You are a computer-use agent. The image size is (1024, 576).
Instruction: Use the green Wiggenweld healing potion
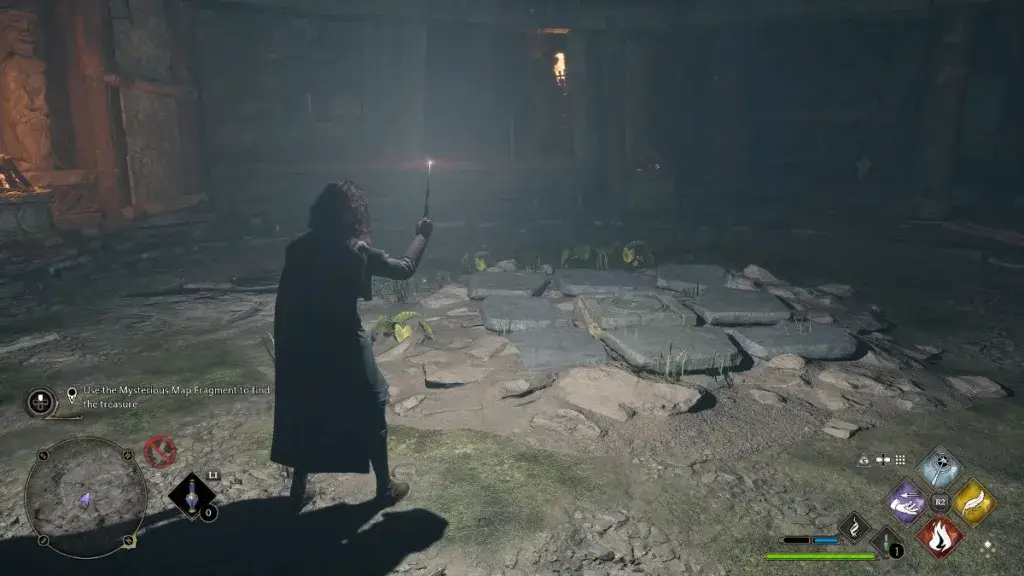[x=885, y=543]
